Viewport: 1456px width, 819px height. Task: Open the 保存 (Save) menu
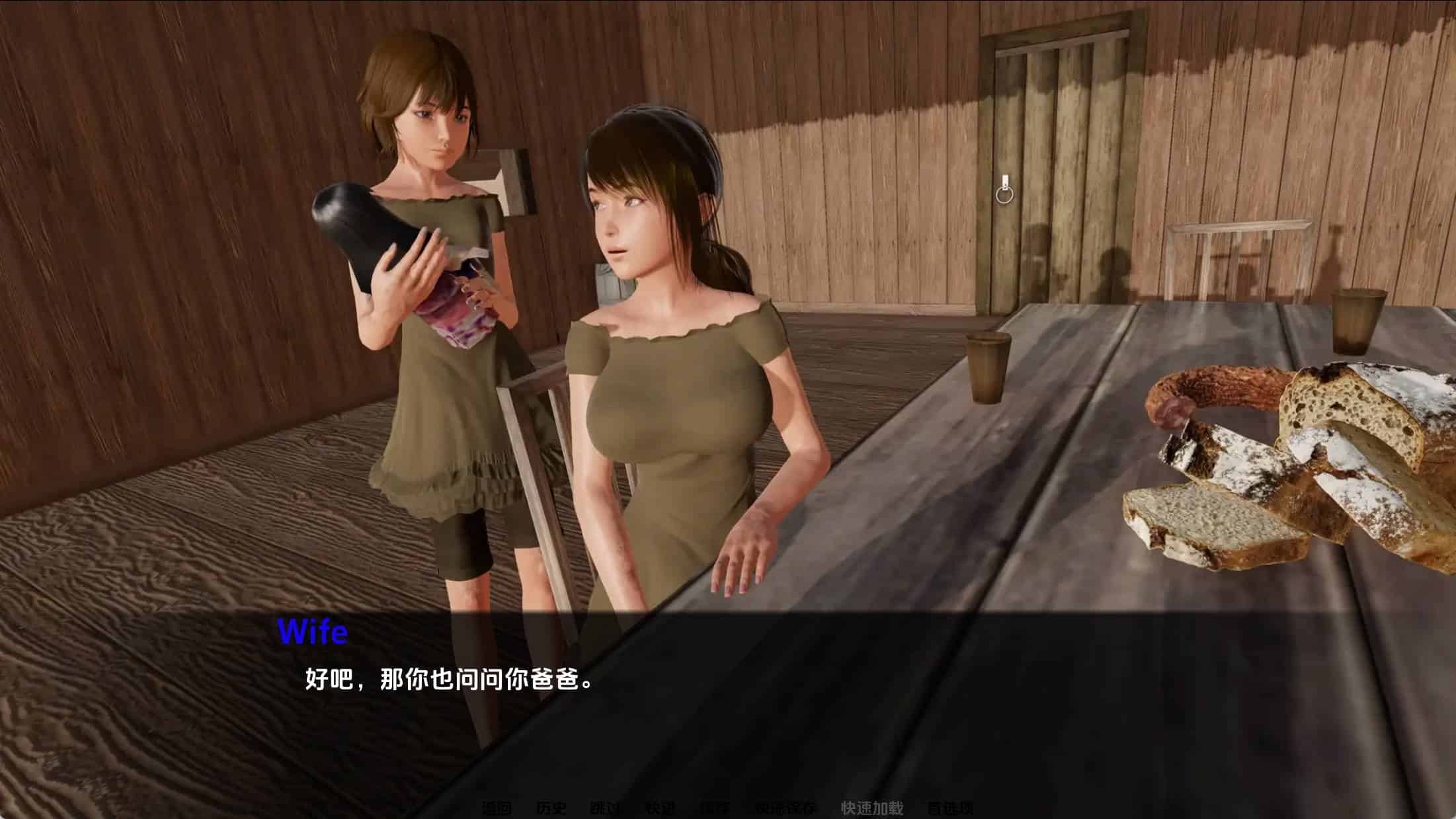pos(714,808)
